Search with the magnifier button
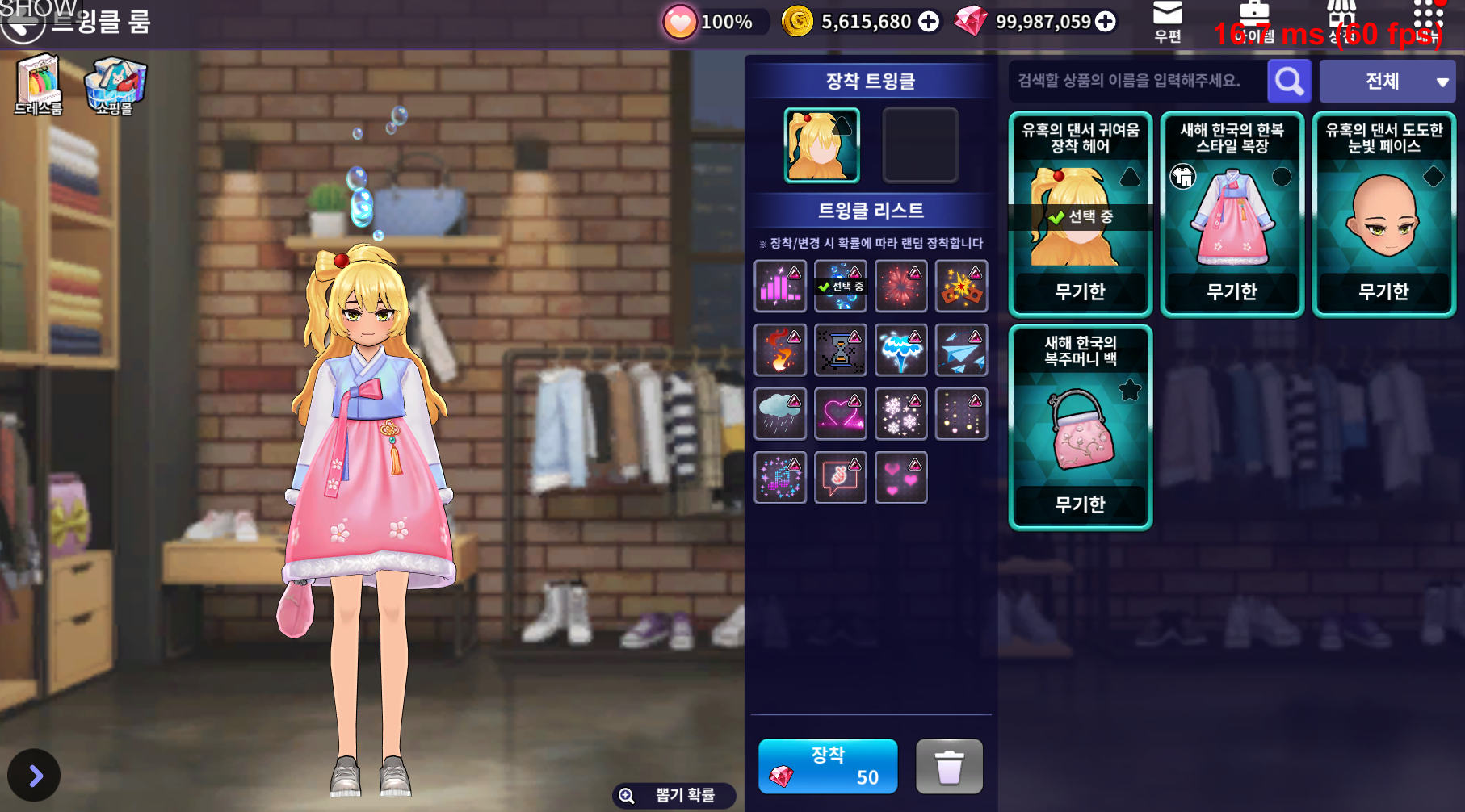 pyautogui.click(x=1289, y=81)
